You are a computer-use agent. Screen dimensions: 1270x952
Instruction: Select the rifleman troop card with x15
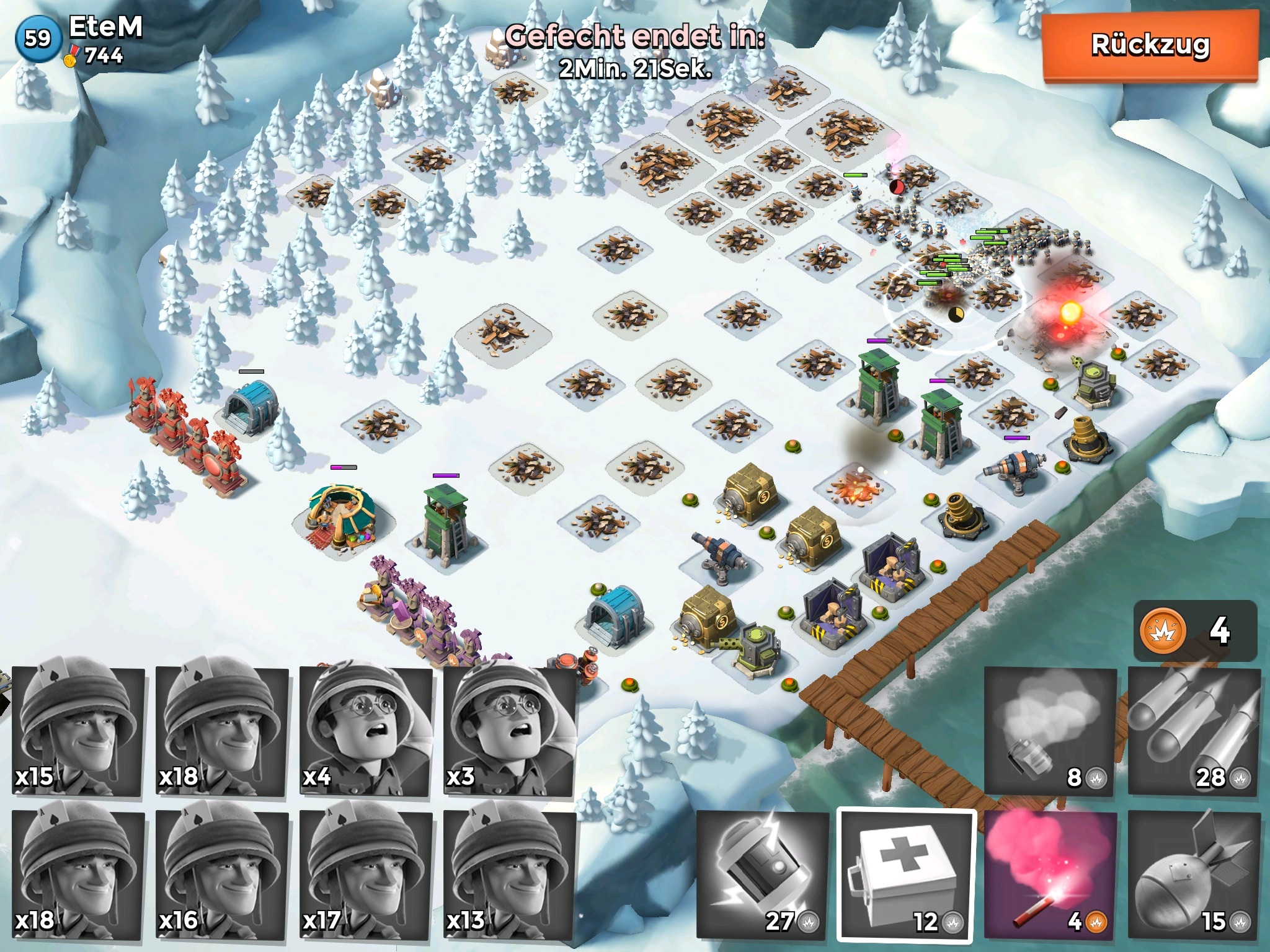pyautogui.click(x=78, y=731)
